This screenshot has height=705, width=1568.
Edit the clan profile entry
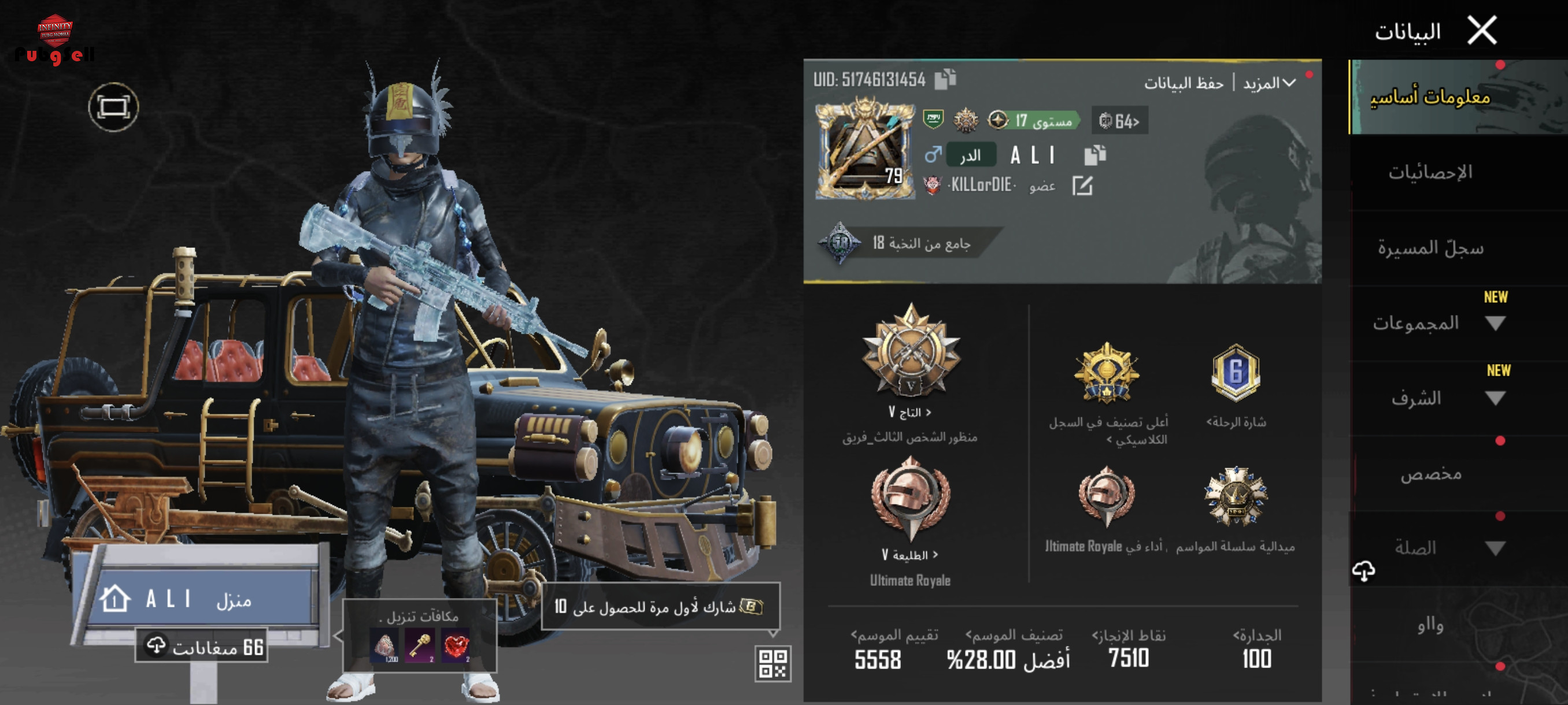pos(1082,185)
